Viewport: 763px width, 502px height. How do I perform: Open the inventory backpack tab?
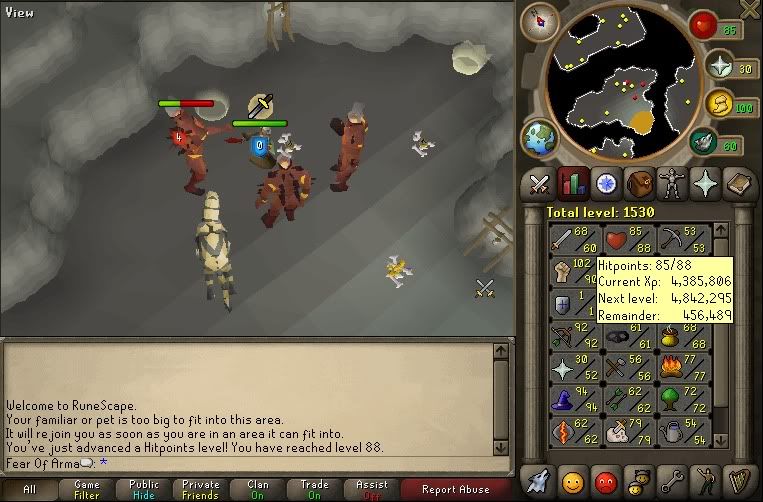[x=639, y=184]
